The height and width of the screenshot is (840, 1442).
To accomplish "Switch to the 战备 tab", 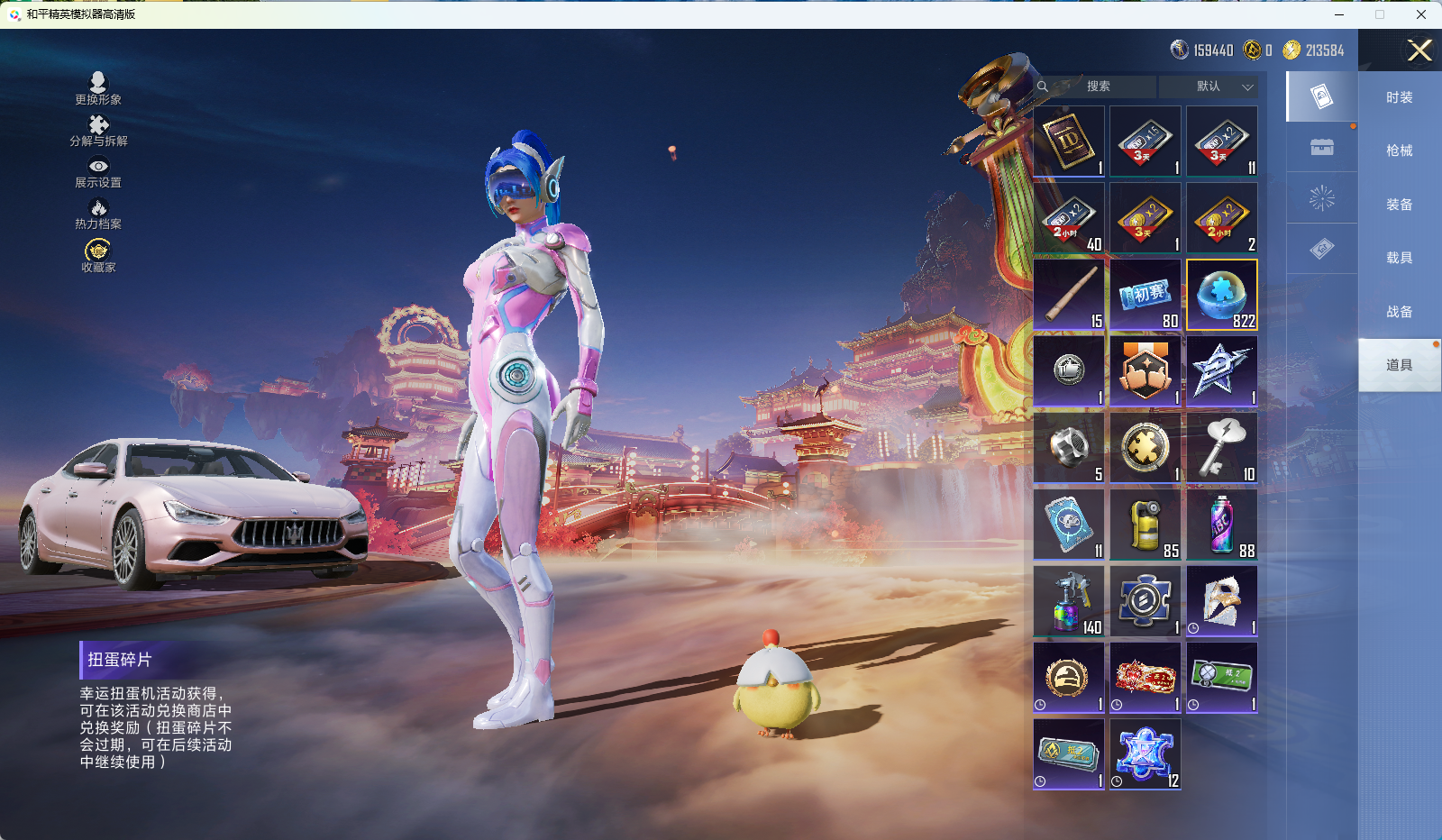I will 1399,312.
